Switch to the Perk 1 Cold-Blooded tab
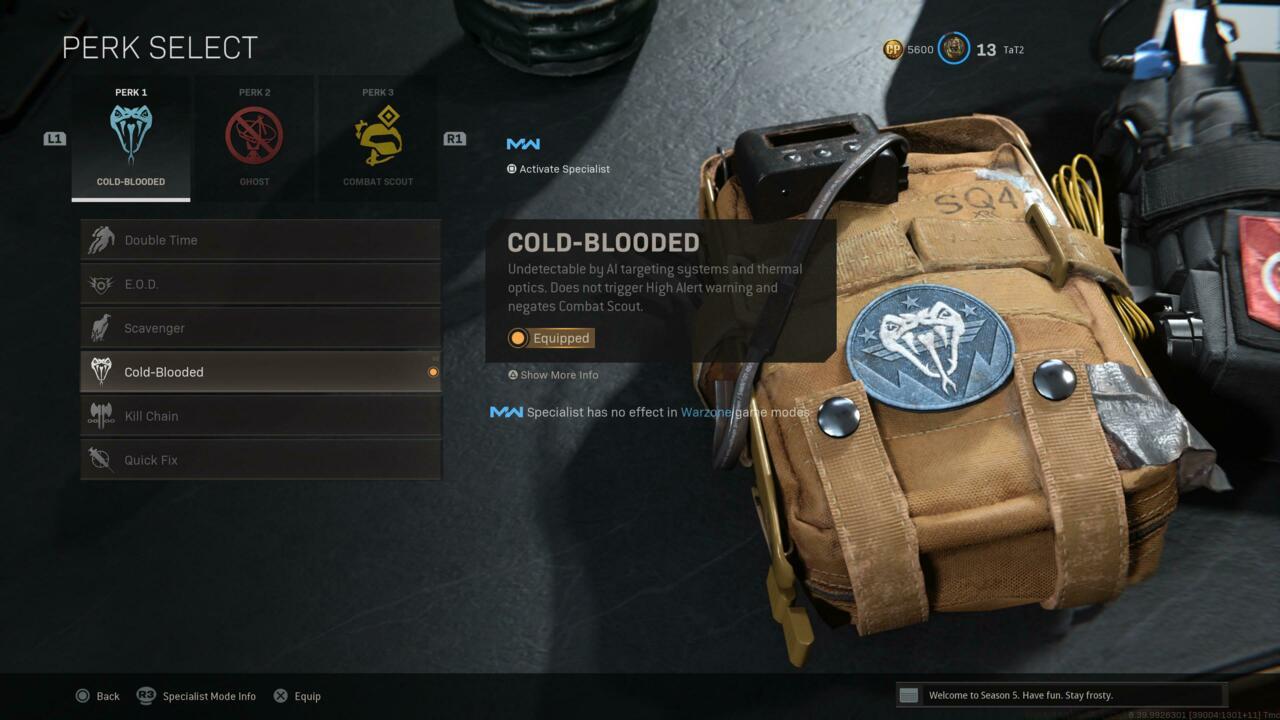This screenshot has height=720, width=1280. 131,138
